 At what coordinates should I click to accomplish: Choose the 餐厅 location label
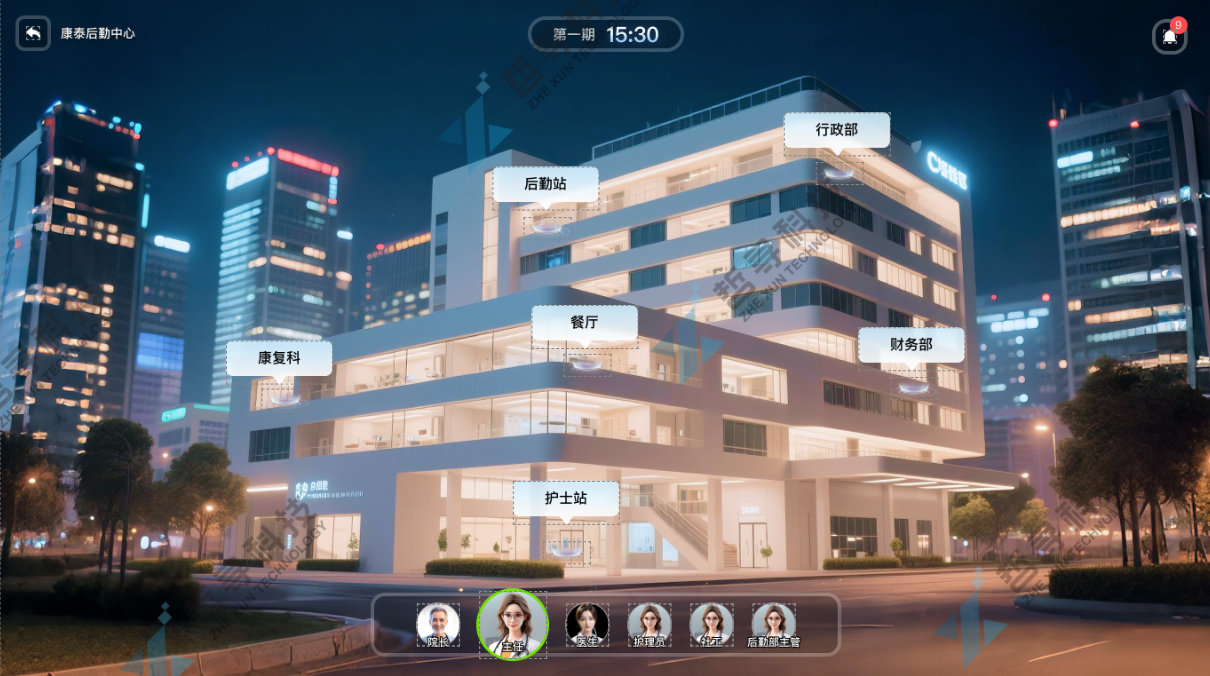click(x=584, y=323)
